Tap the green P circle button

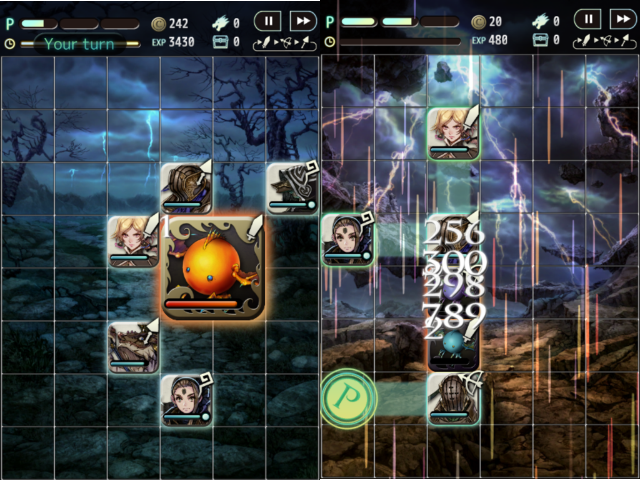click(x=347, y=400)
